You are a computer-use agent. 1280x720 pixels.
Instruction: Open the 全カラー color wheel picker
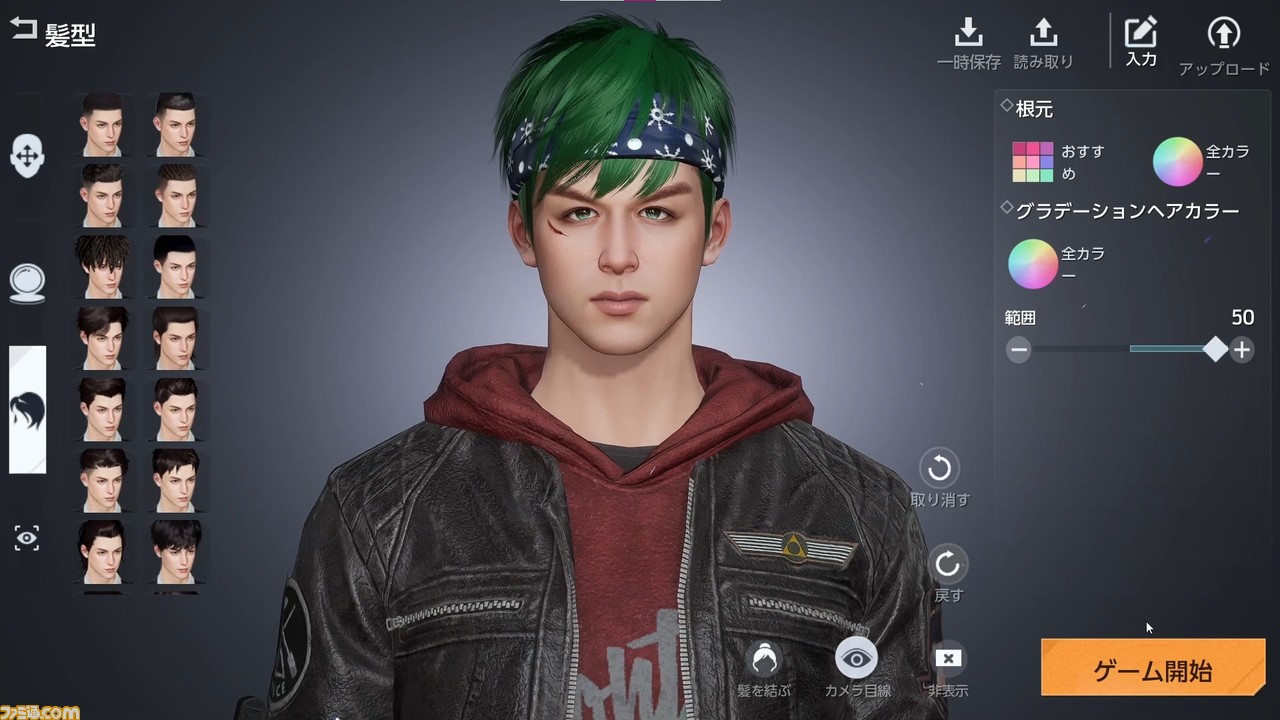(x=1177, y=161)
